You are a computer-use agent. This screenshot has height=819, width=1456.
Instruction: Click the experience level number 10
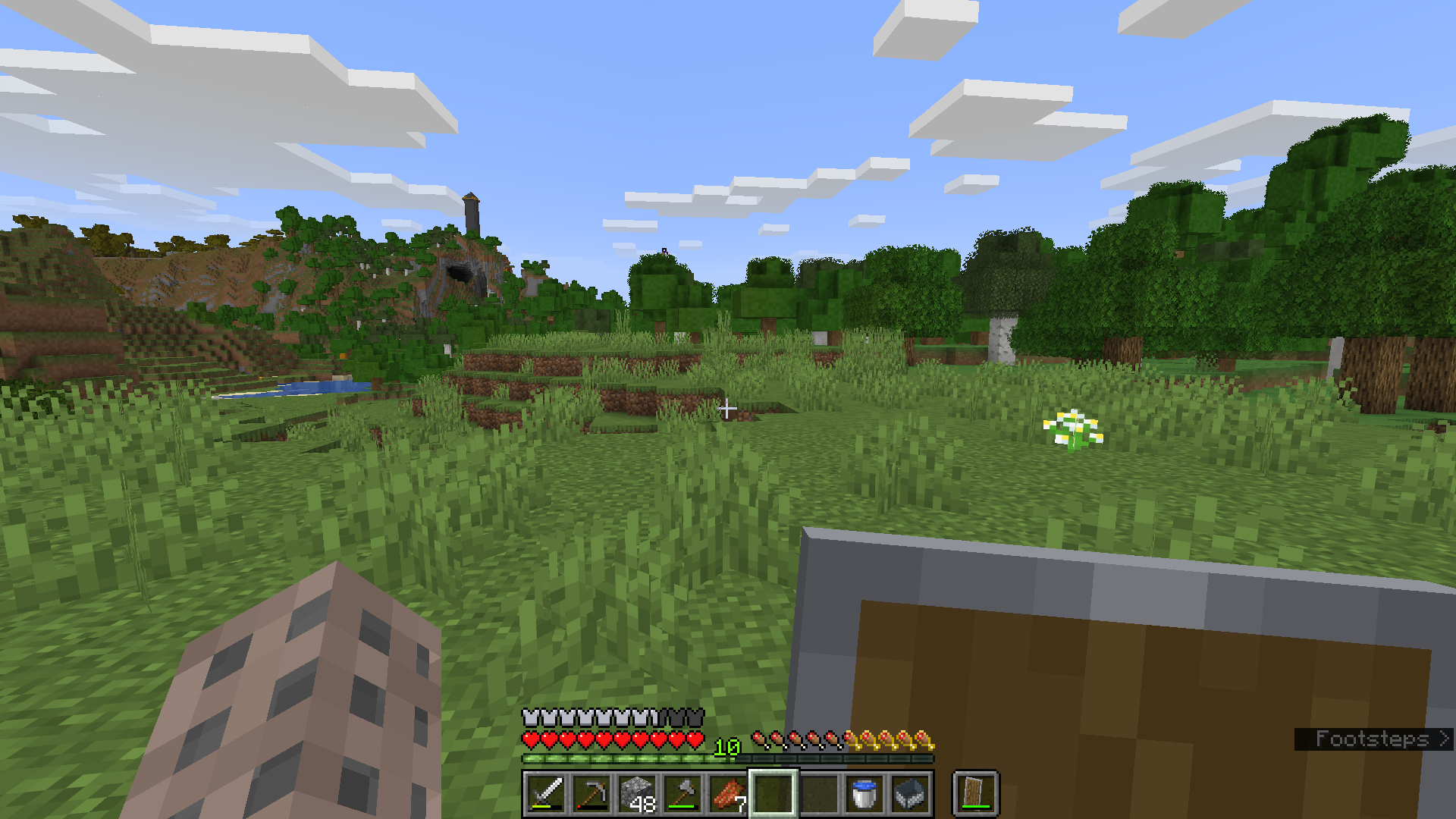click(726, 748)
